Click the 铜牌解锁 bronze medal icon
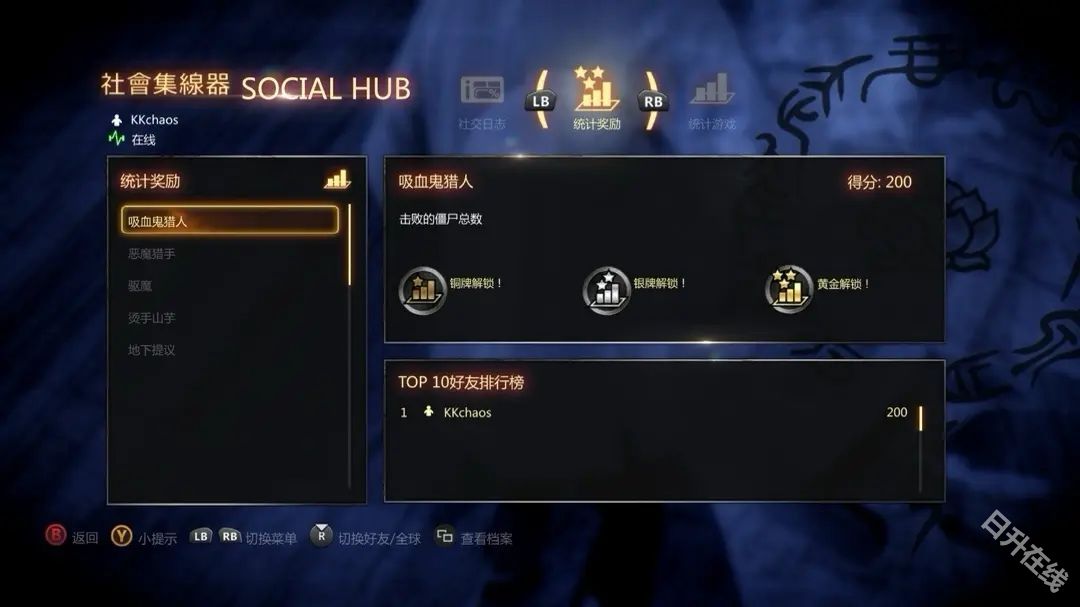This screenshot has width=1080, height=607. [422, 289]
